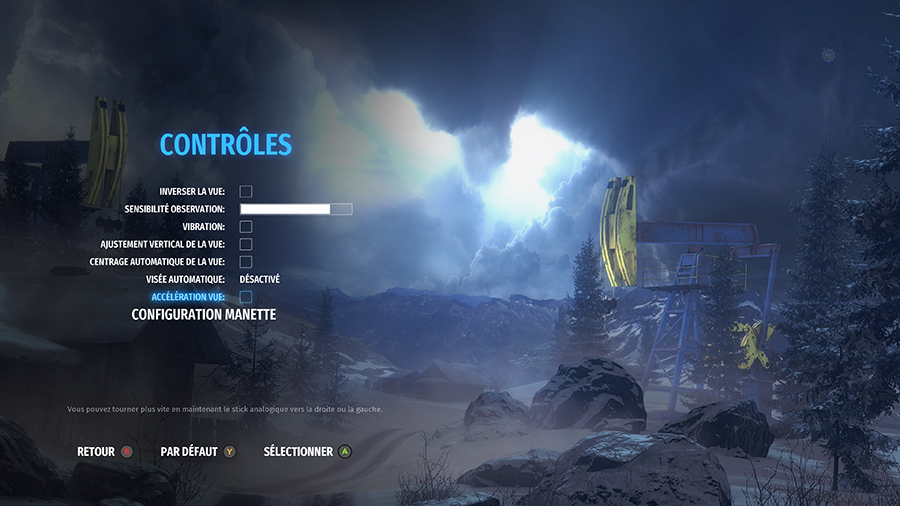Reset settings with Par défaut
Screen dimensions: 900x506
coord(198,452)
